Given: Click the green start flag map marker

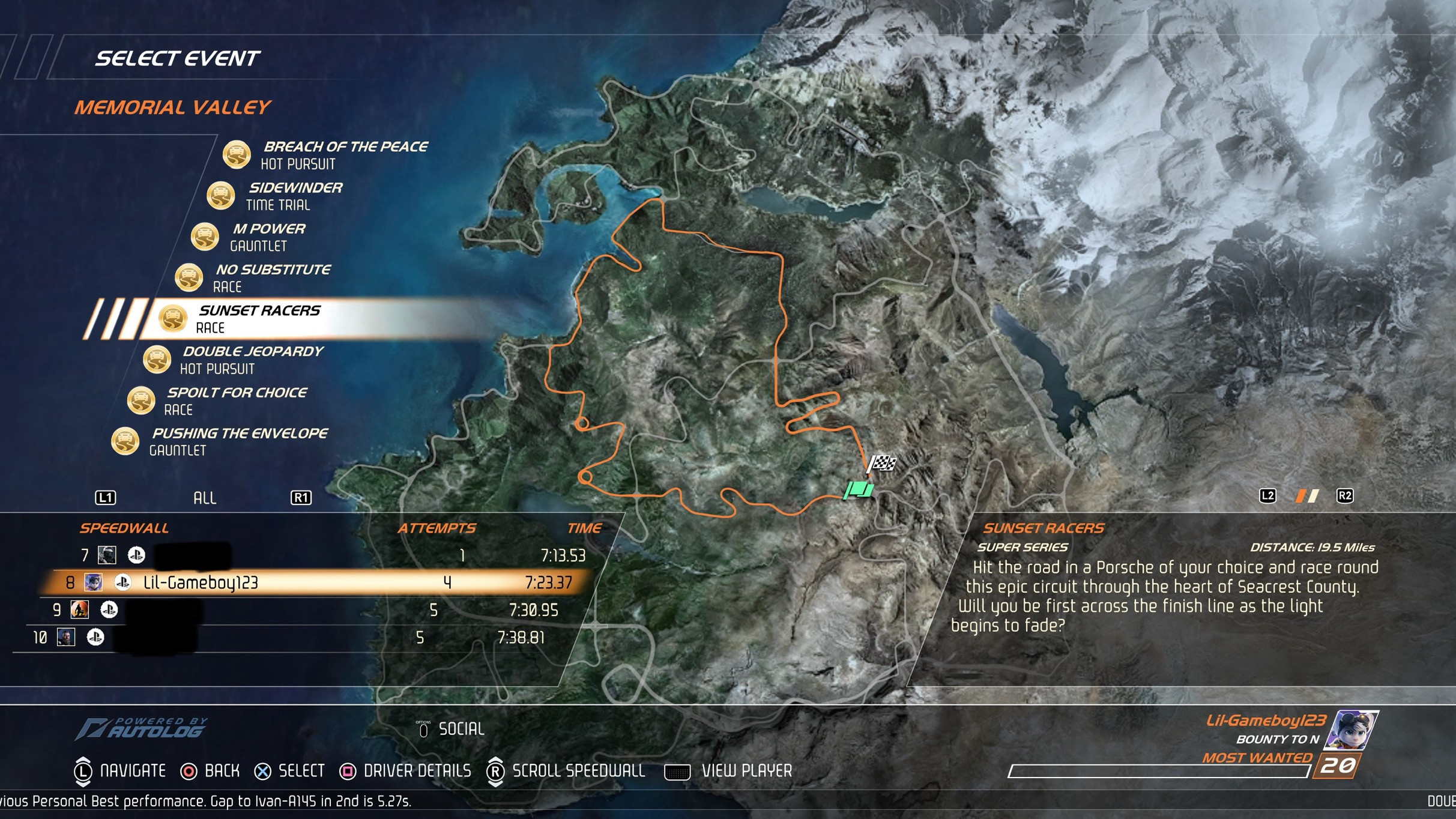Looking at the screenshot, I should pyautogui.click(x=859, y=491).
